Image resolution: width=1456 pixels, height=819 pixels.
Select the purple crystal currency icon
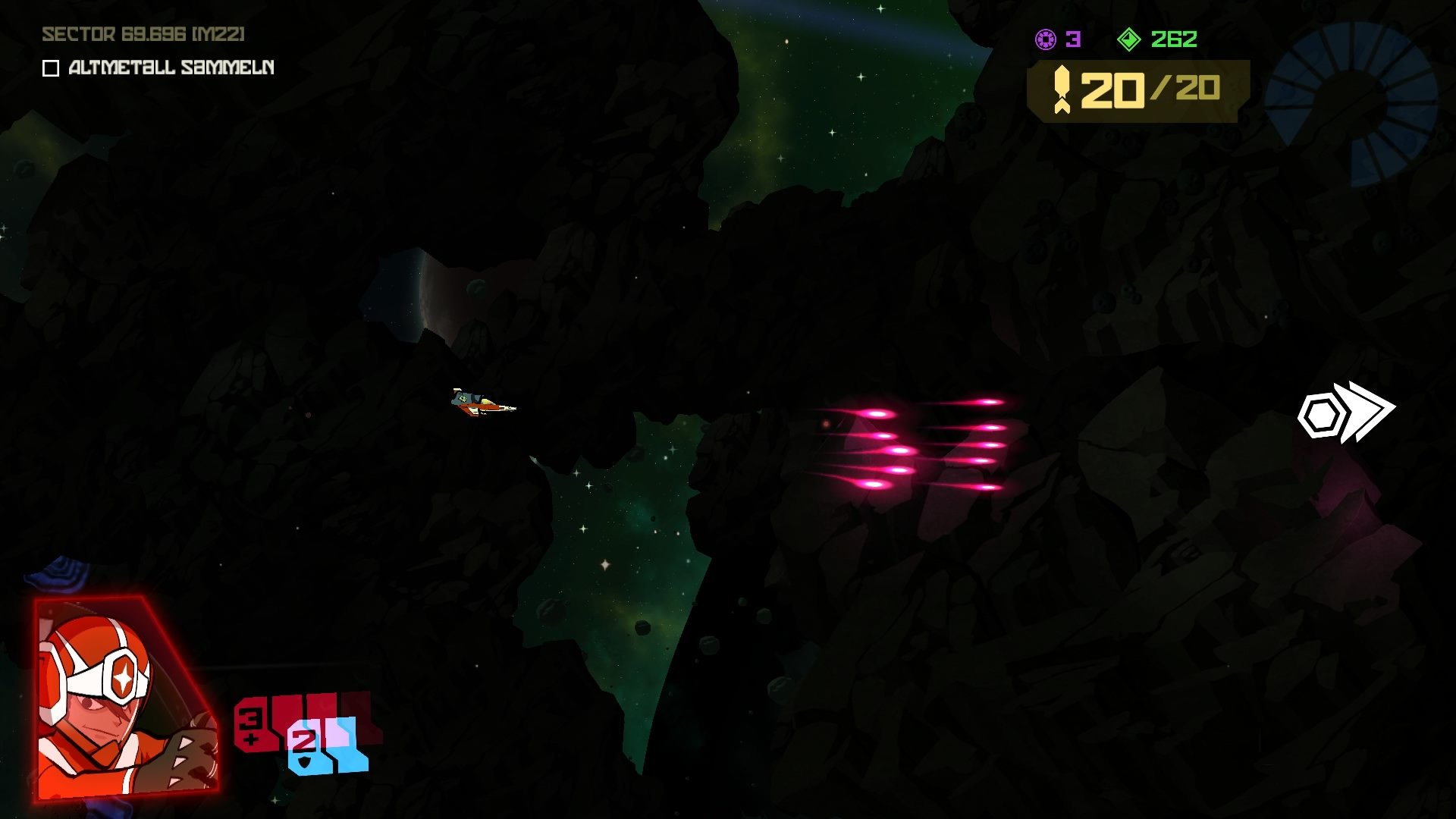1046,39
